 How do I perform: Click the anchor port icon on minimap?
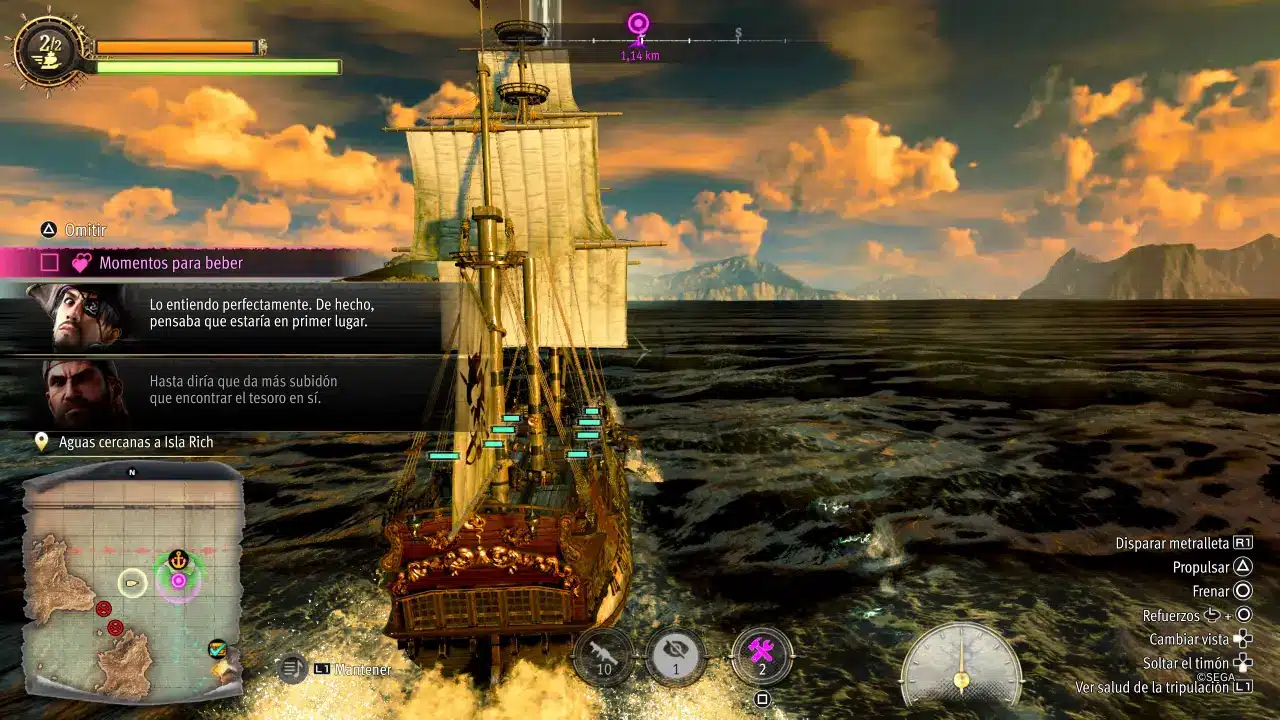[178, 559]
